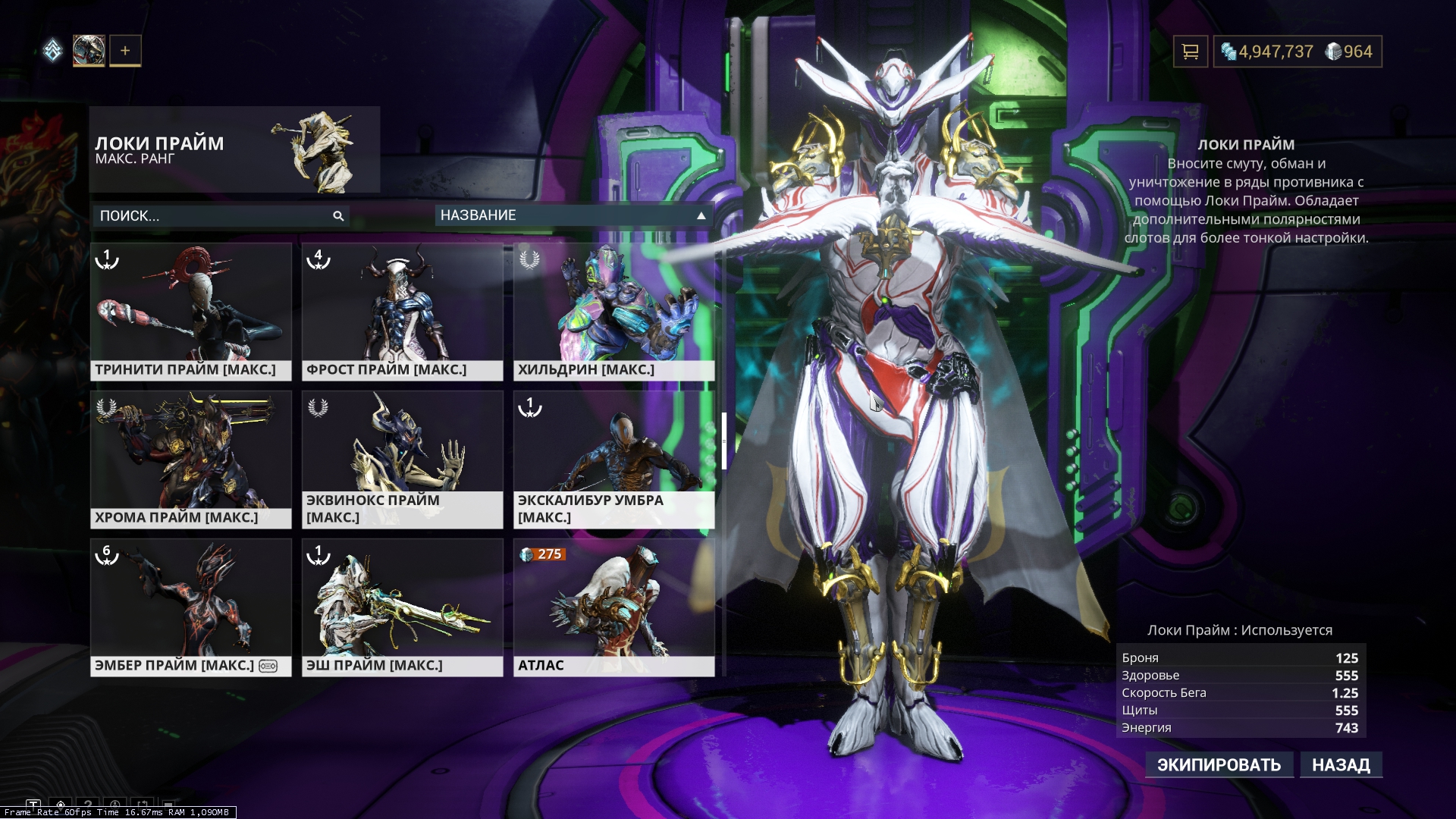Image resolution: width=1456 pixels, height=819 pixels.
Task: Open the player profile avatar
Action: tap(89, 51)
